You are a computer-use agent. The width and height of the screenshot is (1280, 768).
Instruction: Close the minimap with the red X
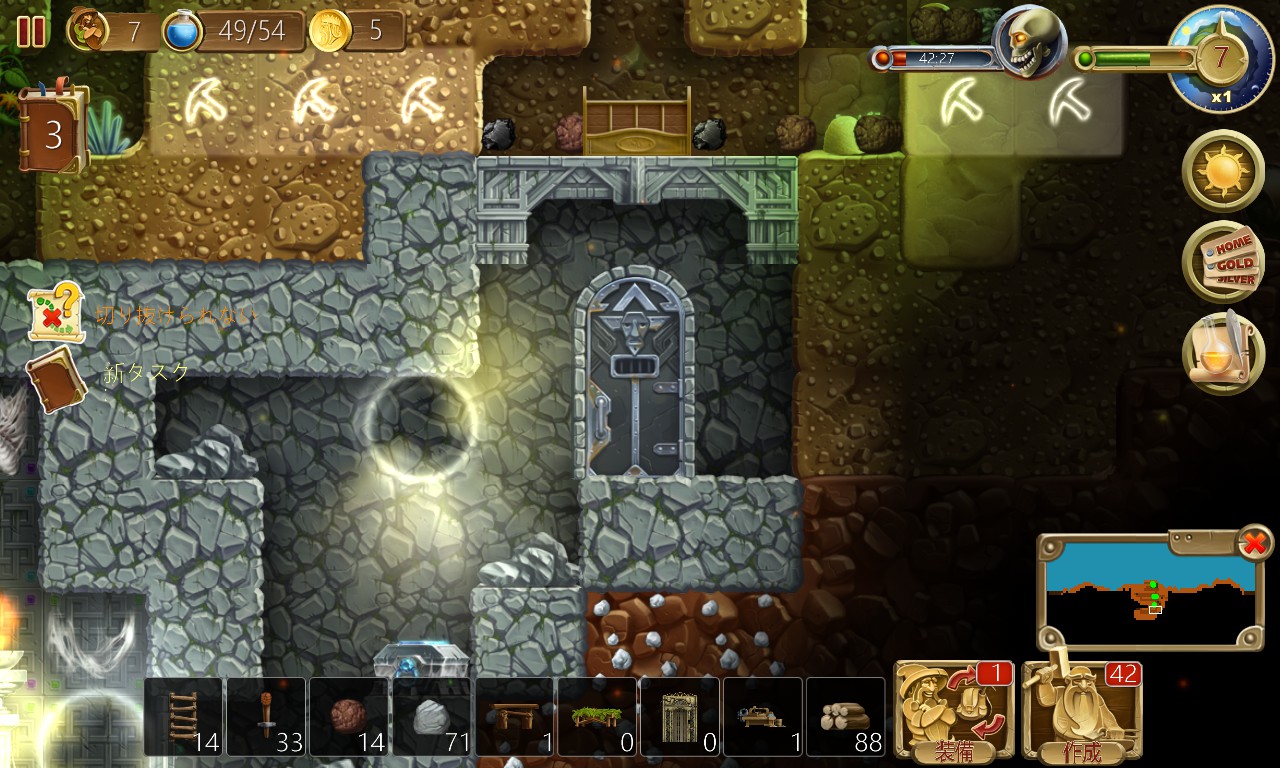(x=1254, y=543)
